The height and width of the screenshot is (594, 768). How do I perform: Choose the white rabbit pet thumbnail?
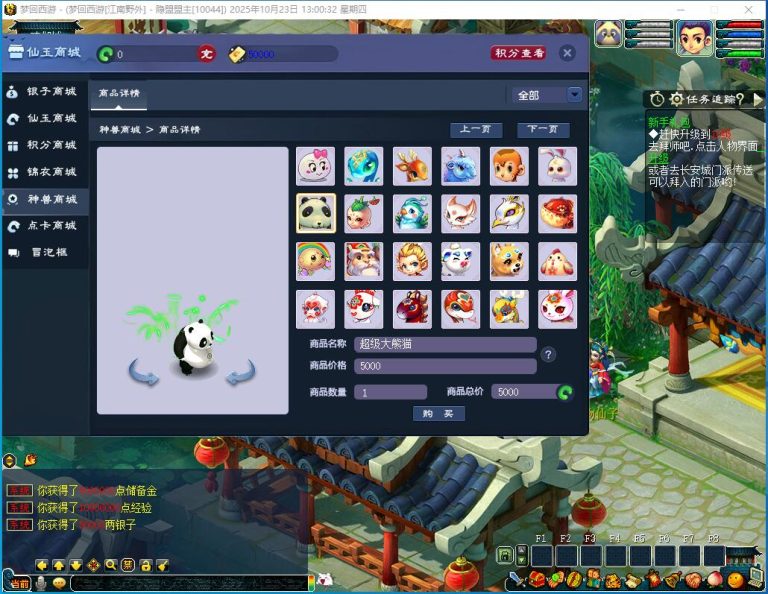click(557, 166)
